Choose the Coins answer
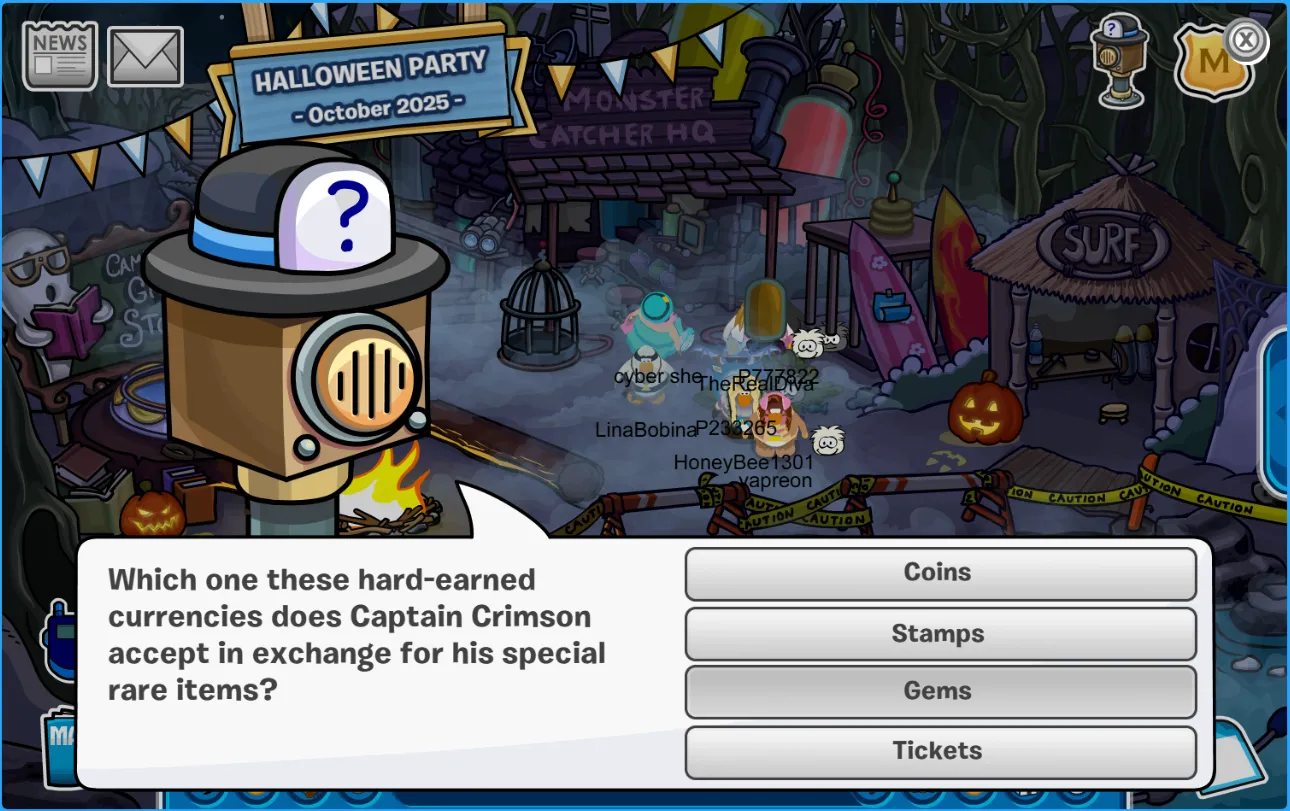This screenshot has width=1290, height=811. point(940,573)
